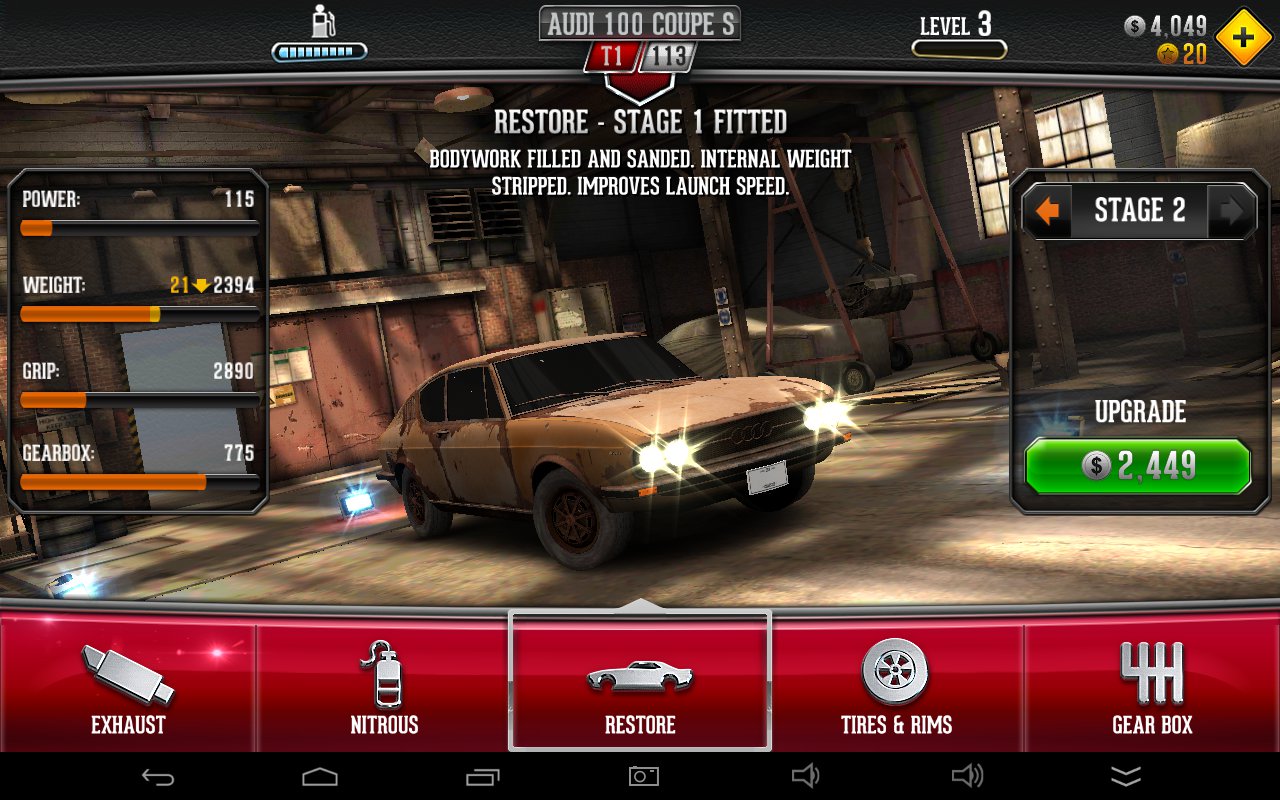Switch to the Nitrous upgrades
Screen dimensions: 1280x800
384,687
